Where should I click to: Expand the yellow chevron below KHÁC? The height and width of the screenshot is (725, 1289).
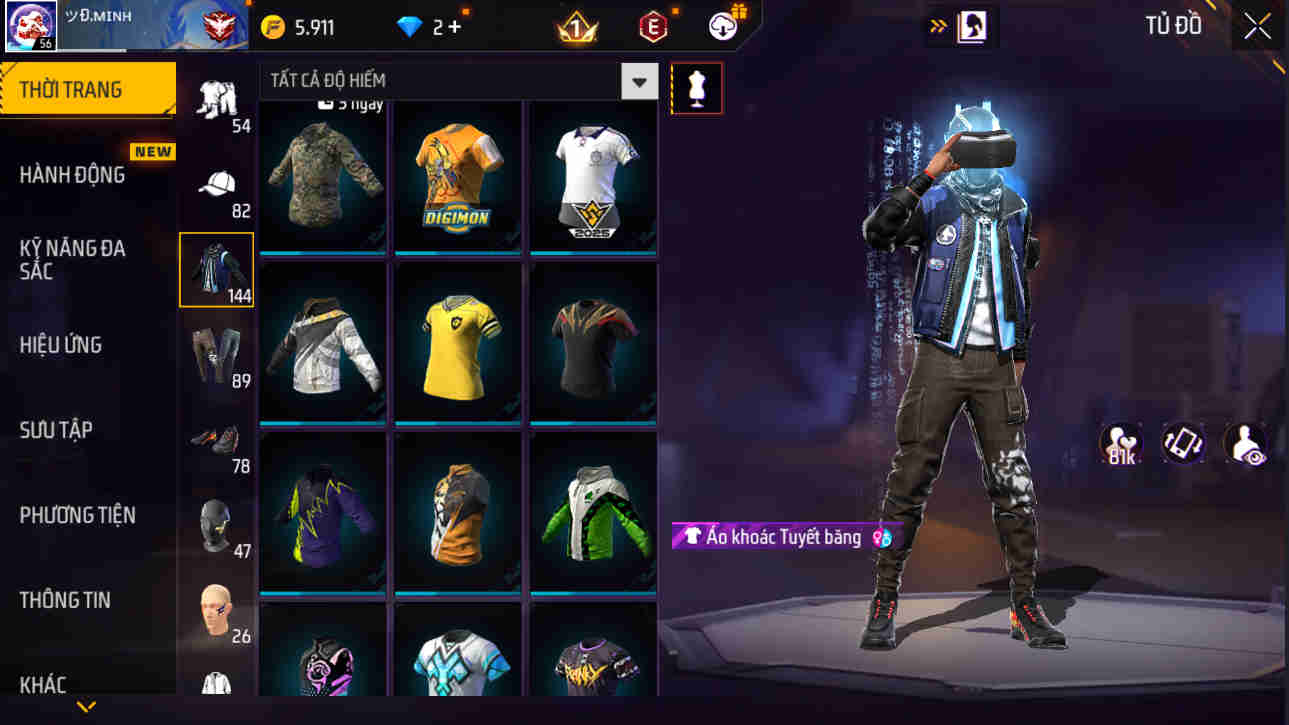point(85,707)
